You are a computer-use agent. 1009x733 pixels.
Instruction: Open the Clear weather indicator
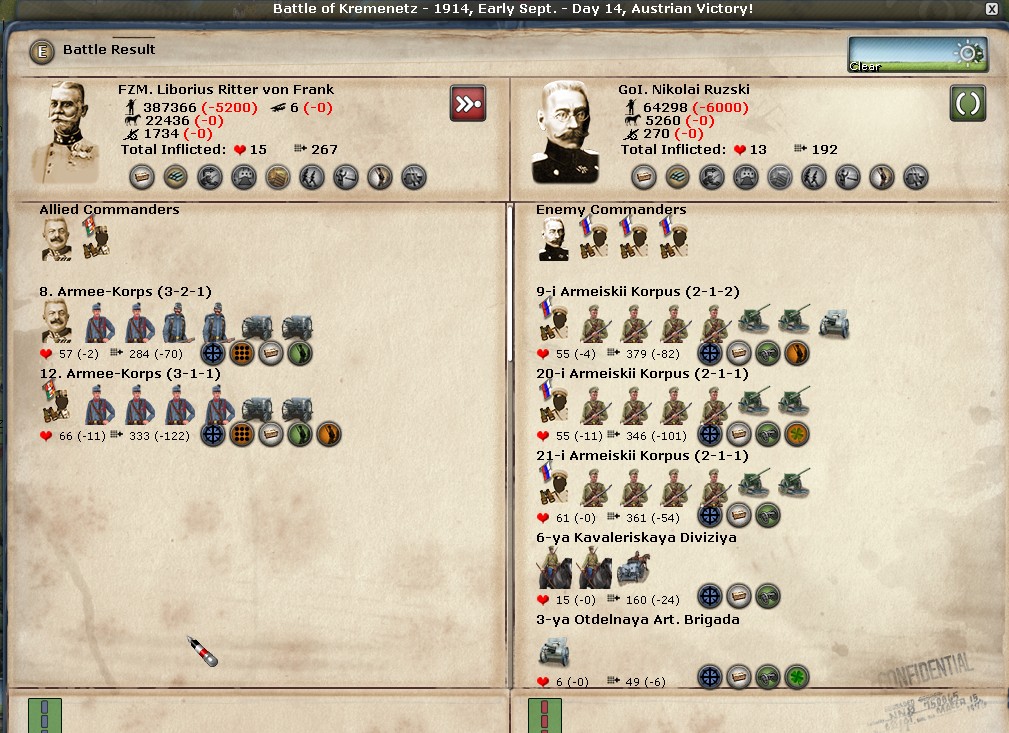coord(917,55)
